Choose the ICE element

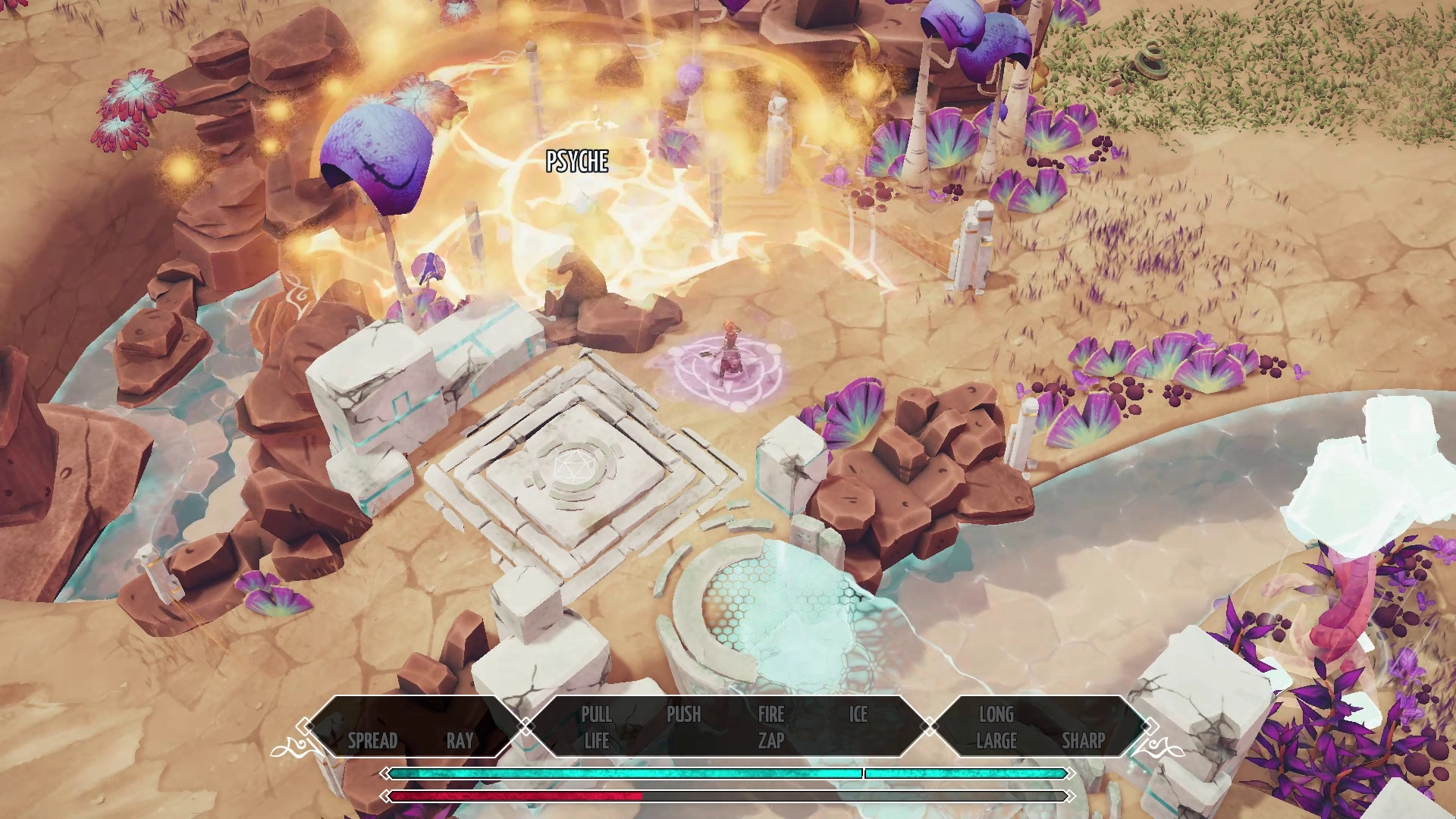858,714
